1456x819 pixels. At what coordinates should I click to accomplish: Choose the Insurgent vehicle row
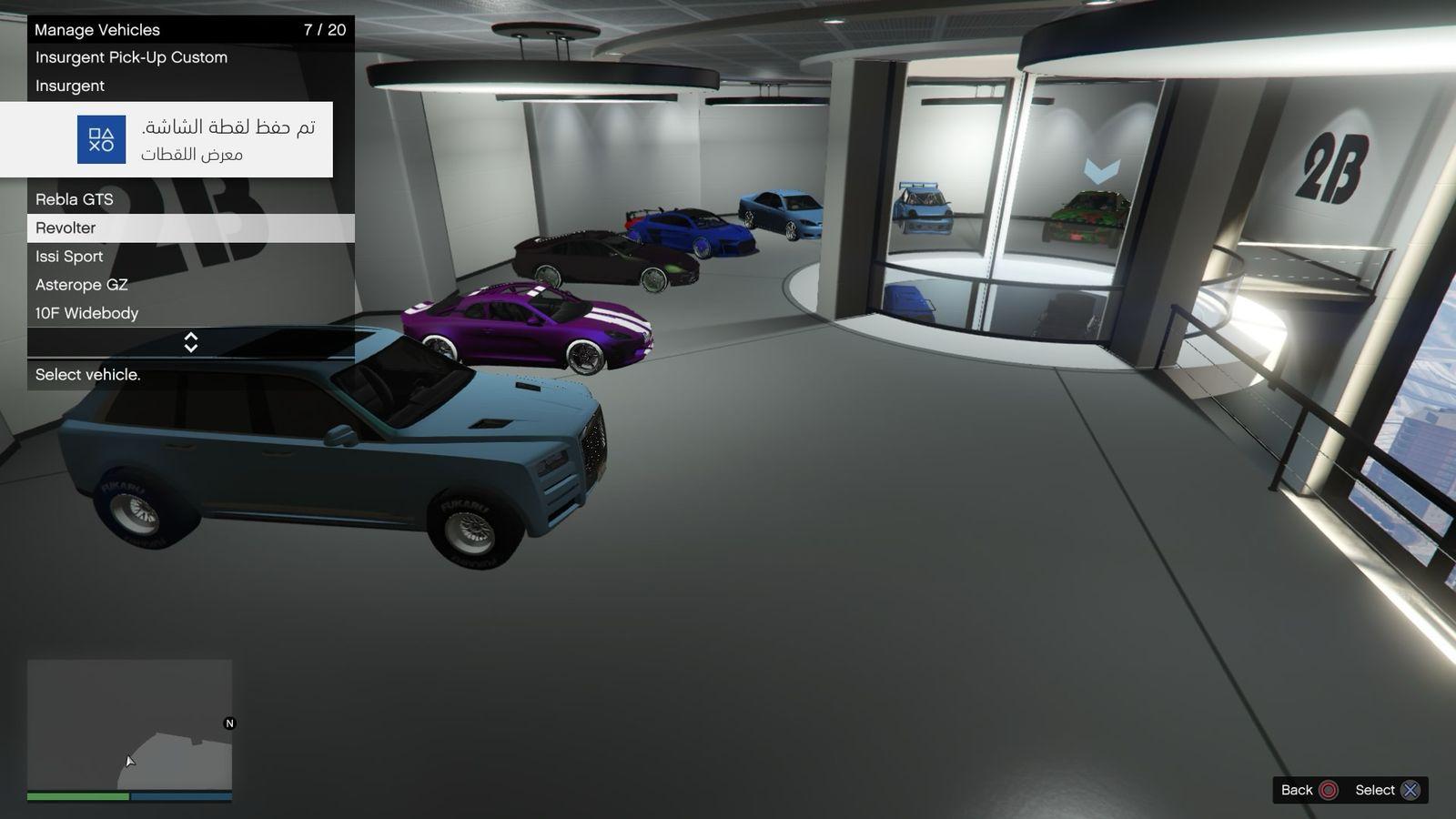(x=70, y=86)
